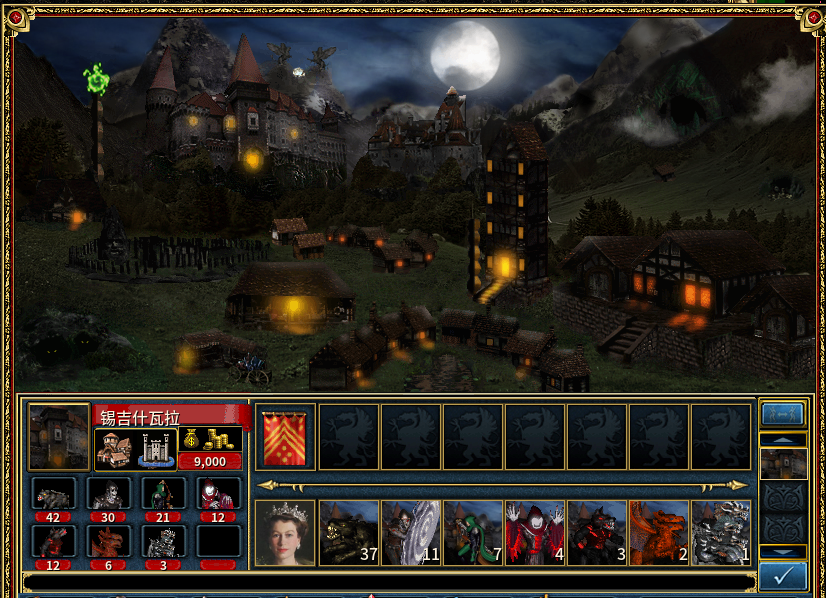The width and height of the screenshot is (826, 598).
Task: Select the red-robed stack of 4
Action: pos(534,533)
